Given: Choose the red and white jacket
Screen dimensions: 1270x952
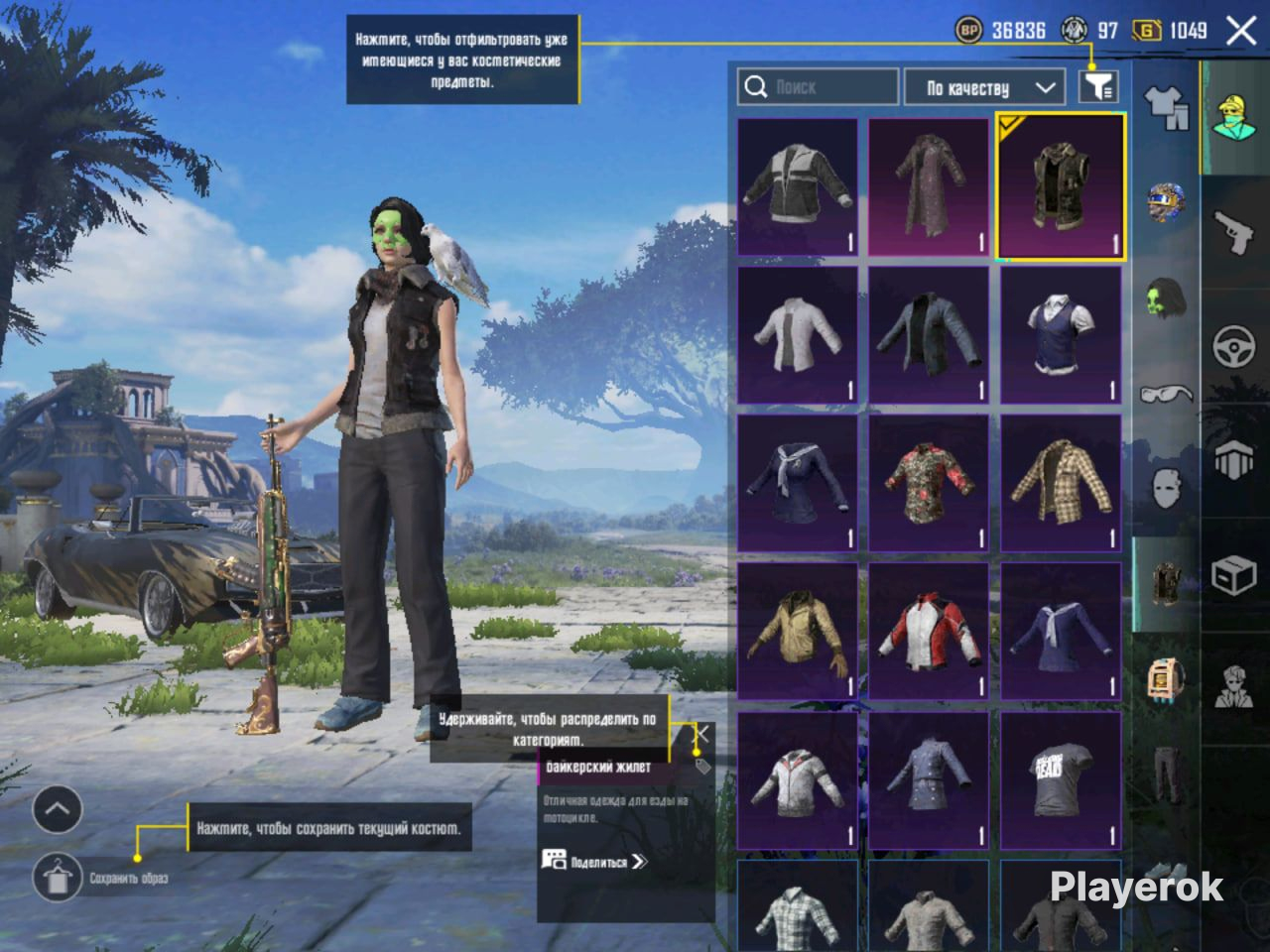Looking at the screenshot, I should 929,632.
